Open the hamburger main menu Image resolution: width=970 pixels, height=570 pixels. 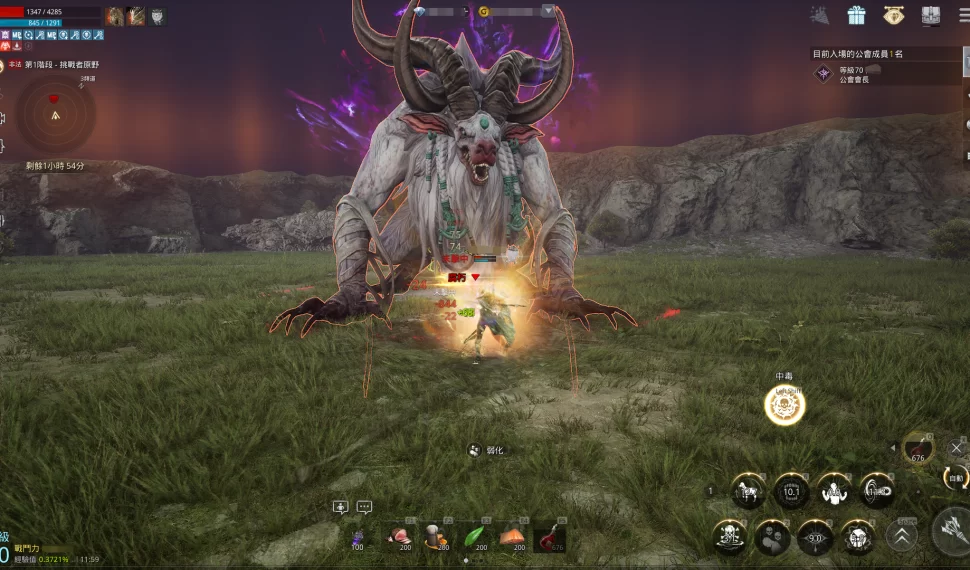(x=963, y=15)
